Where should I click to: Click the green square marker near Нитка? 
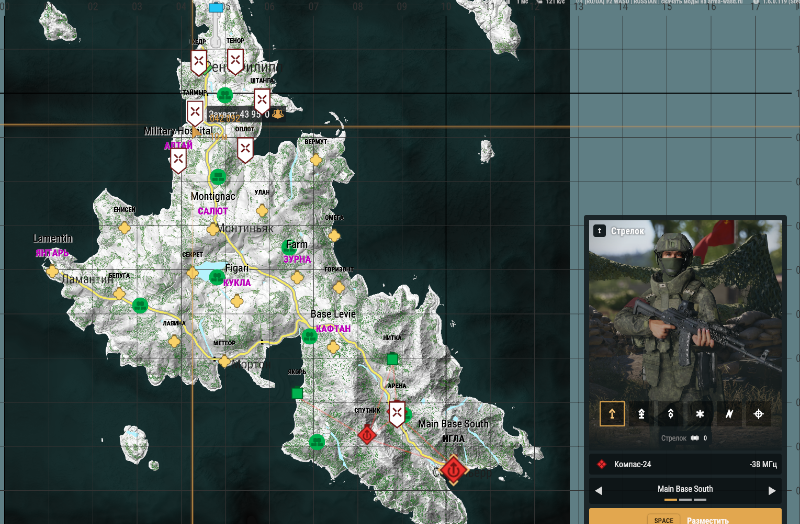tap(393, 358)
